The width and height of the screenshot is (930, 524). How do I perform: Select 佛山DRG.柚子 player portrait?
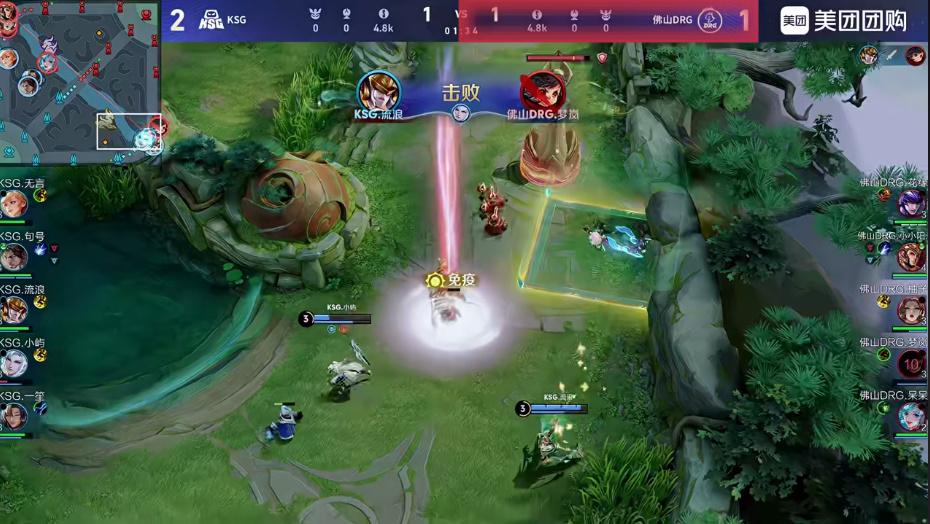[911, 310]
